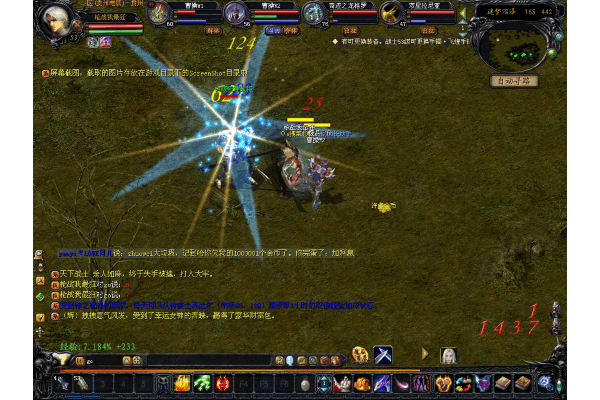600x400 pixels.
Task: Click the blue orb icon at hotbar end
Action: click(544, 383)
